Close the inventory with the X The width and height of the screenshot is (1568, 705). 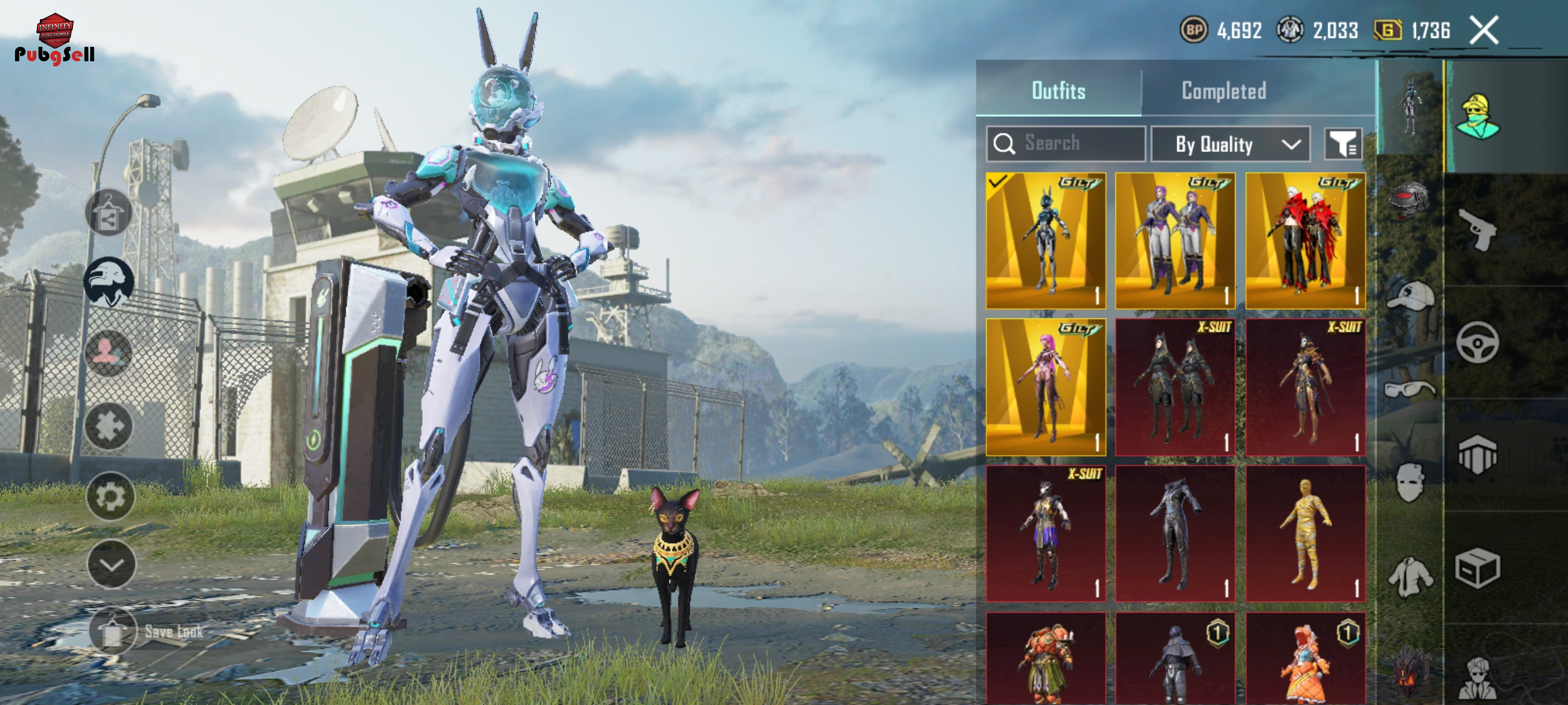pos(1484,31)
